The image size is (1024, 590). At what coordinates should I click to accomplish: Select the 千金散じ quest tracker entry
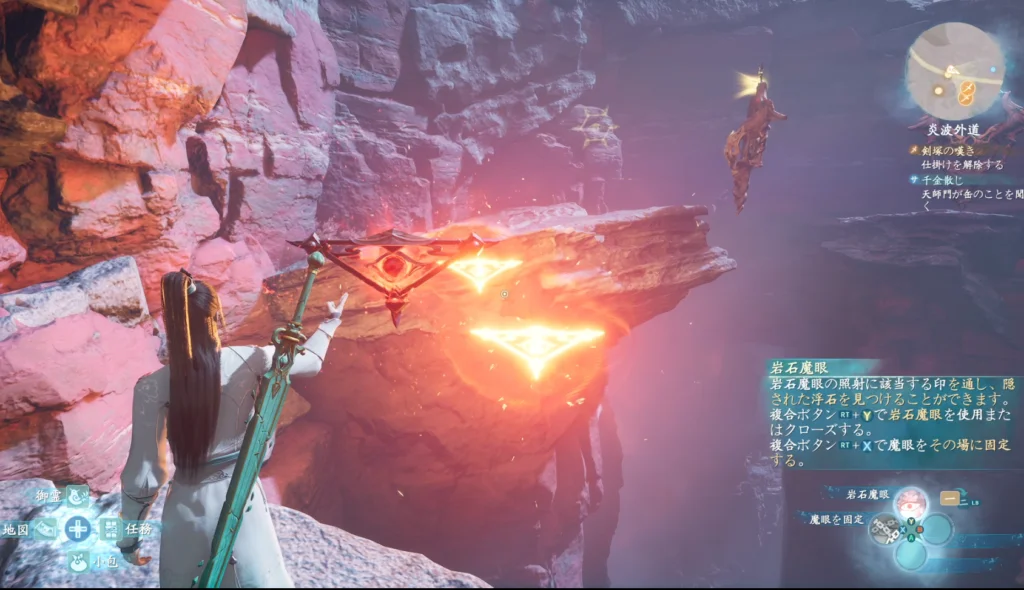click(x=943, y=179)
